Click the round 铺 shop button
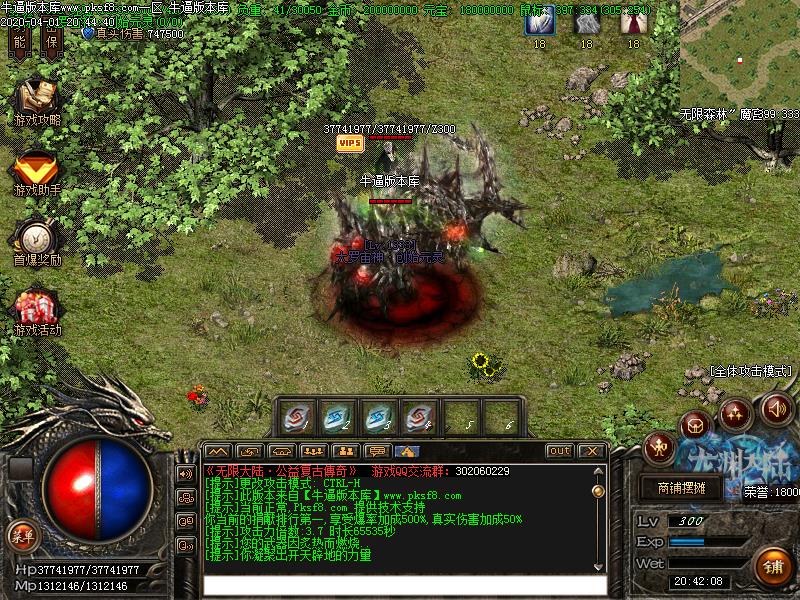Screen dimensions: 800x600 click(773, 566)
